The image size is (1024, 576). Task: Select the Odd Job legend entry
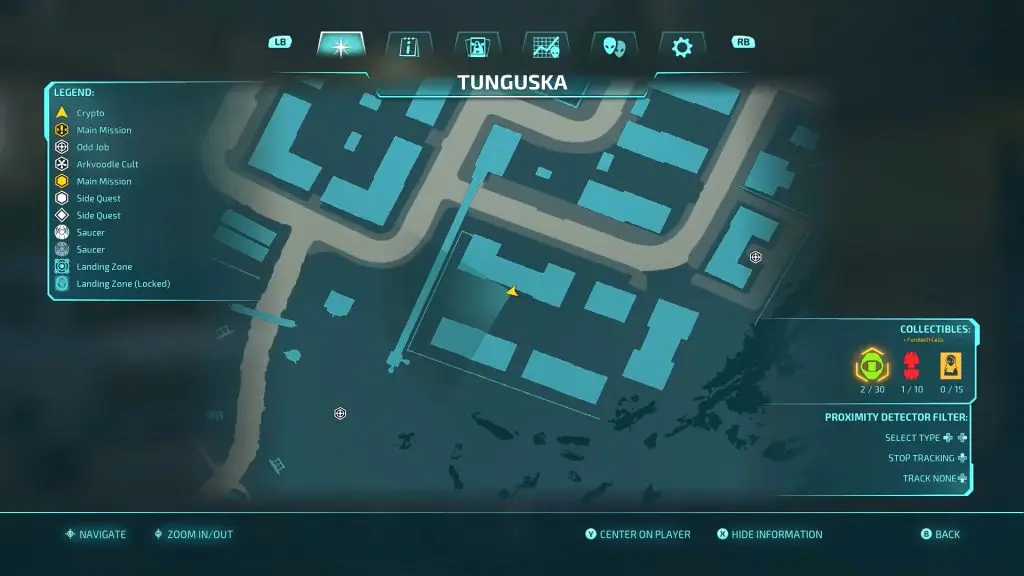(92, 147)
